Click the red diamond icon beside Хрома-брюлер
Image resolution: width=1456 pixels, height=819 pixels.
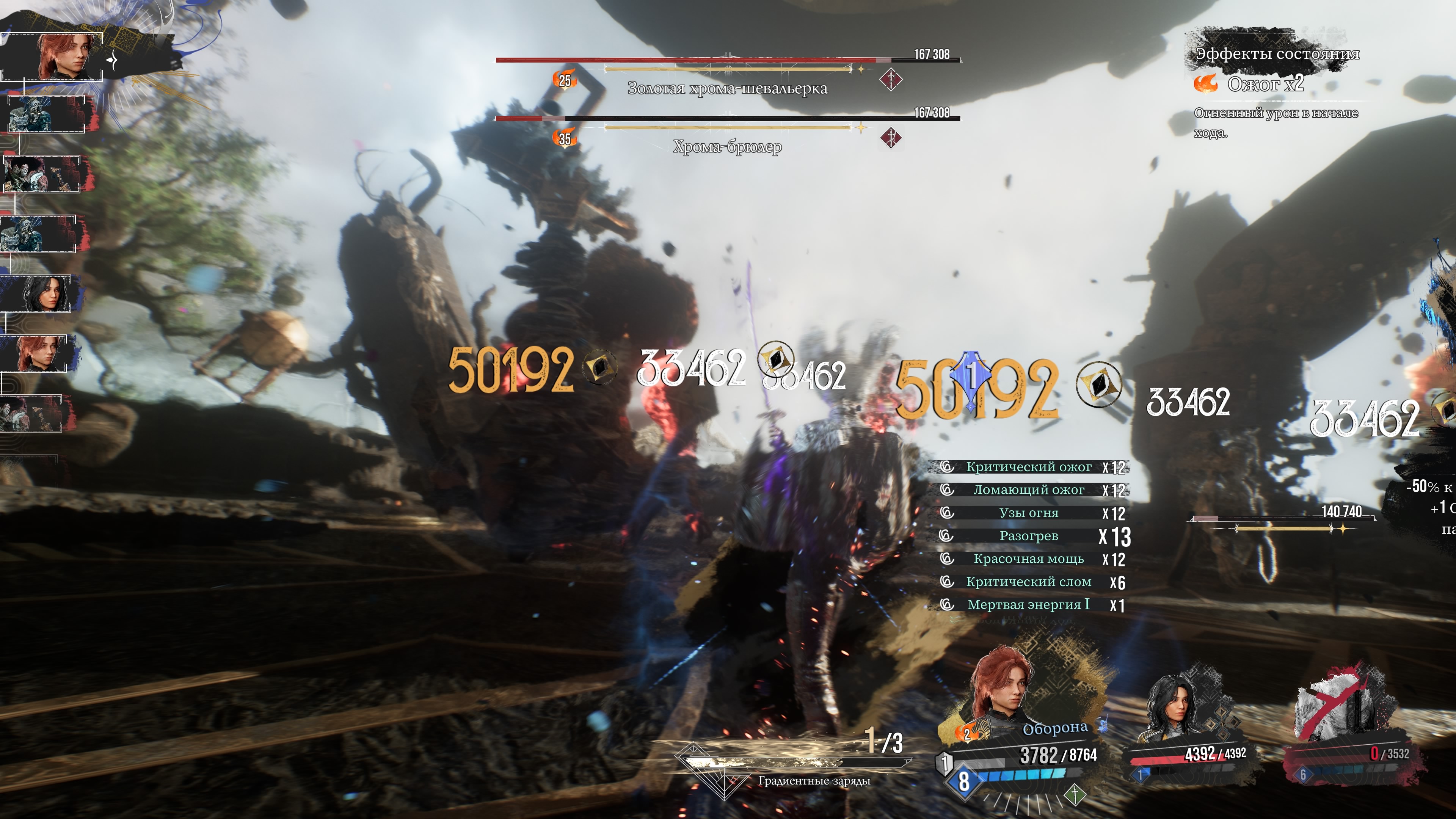[891, 137]
